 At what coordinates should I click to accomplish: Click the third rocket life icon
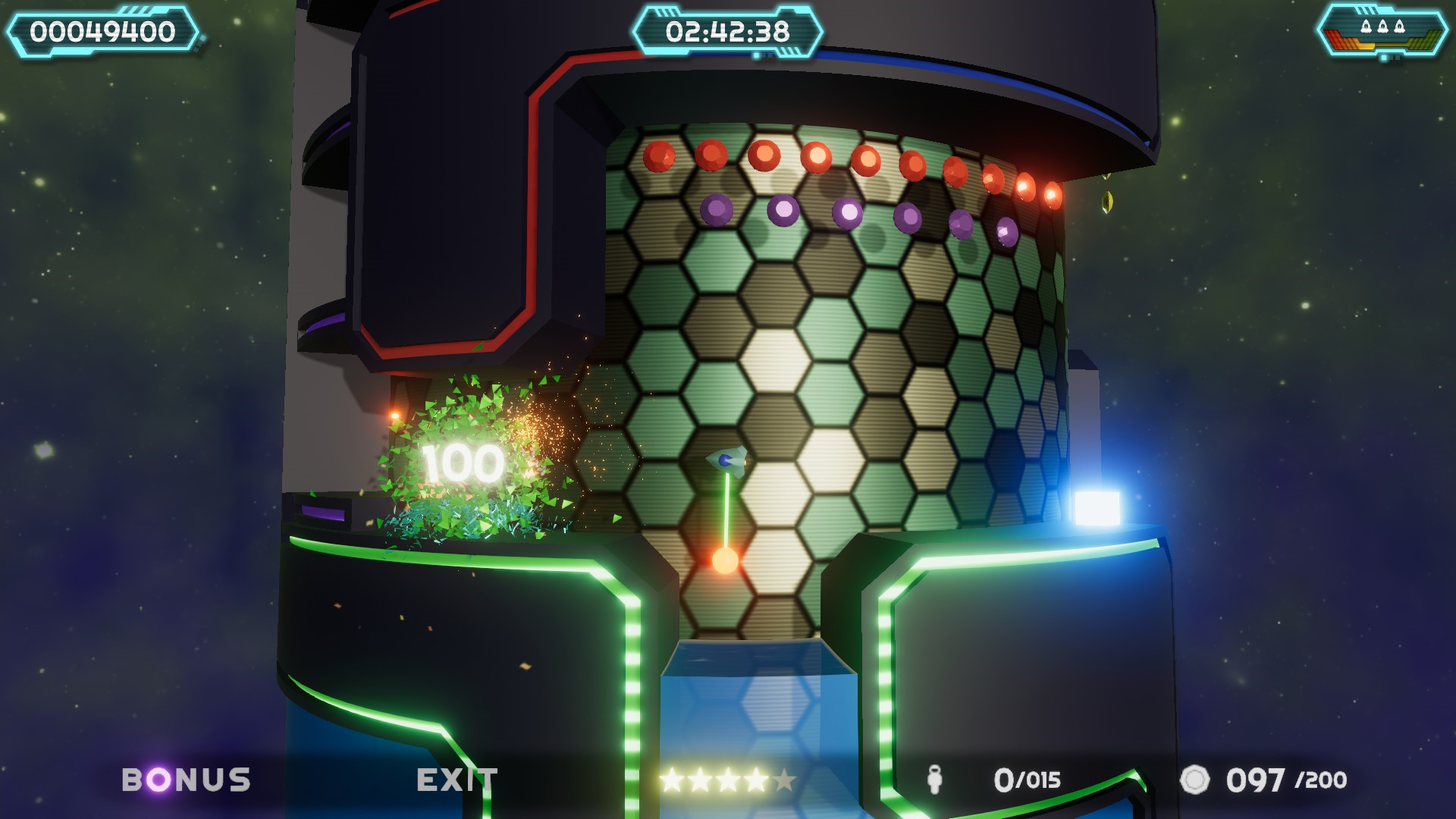pyautogui.click(x=1399, y=27)
